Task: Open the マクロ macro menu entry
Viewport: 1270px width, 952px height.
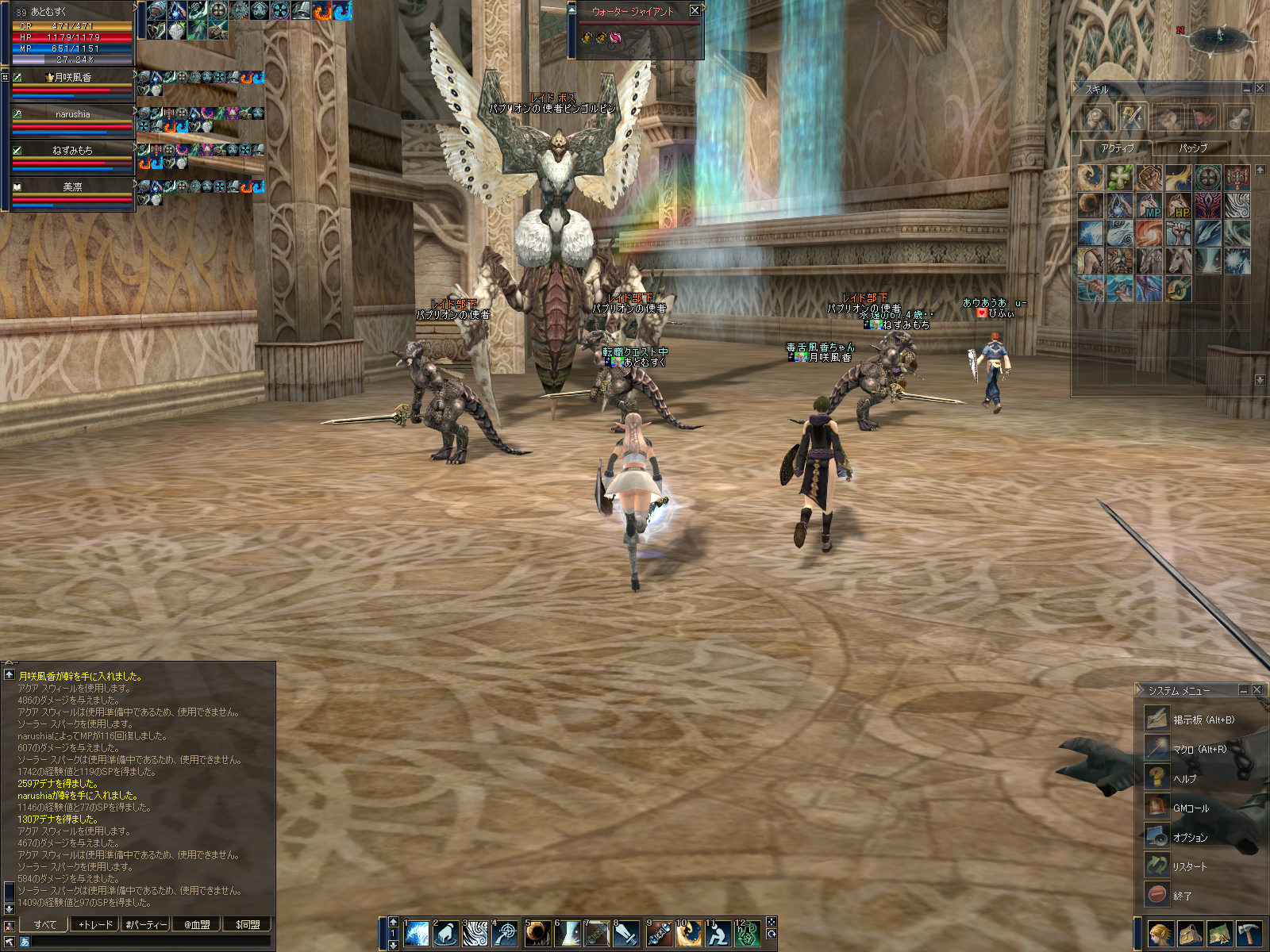Action: click(x=1199, y=749)
